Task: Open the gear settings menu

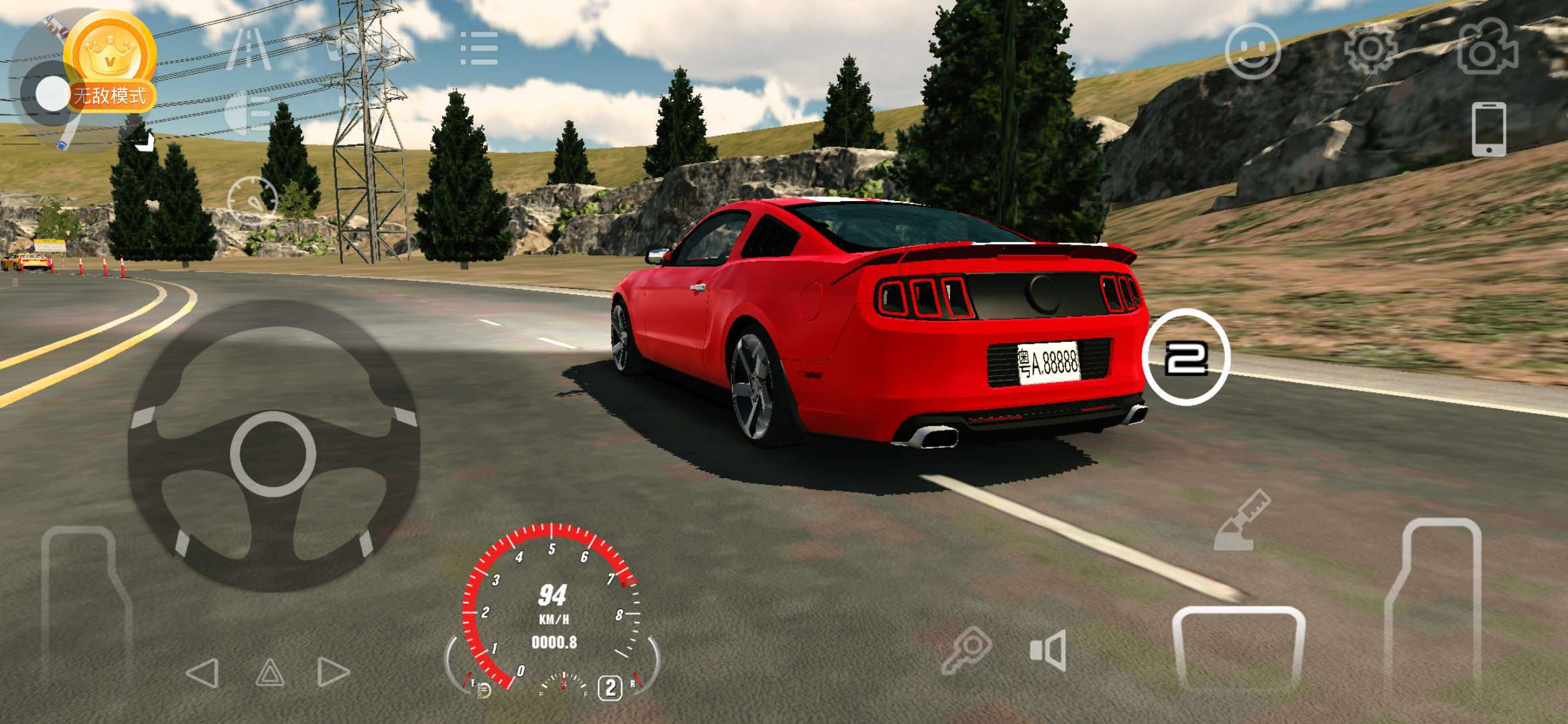Action: coord(1370,48)
